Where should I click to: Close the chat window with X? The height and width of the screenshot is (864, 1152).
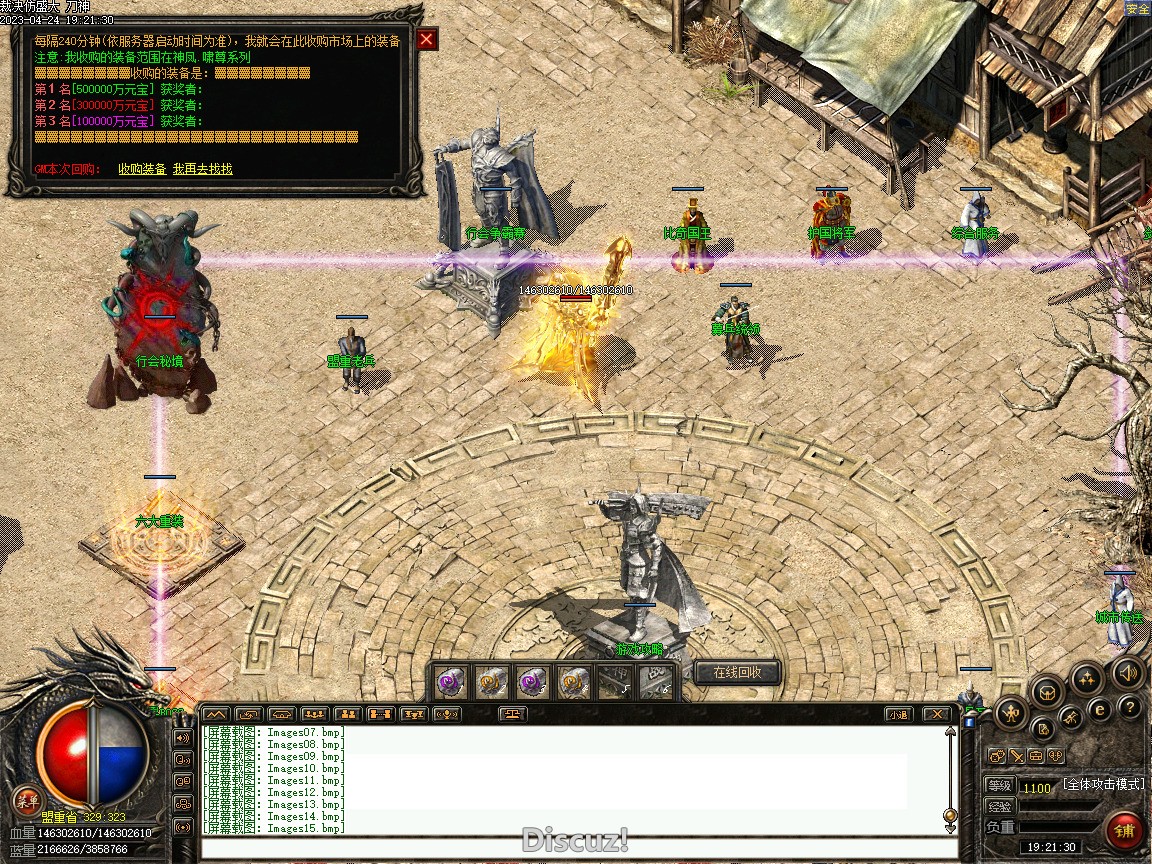tap(936, 714)
